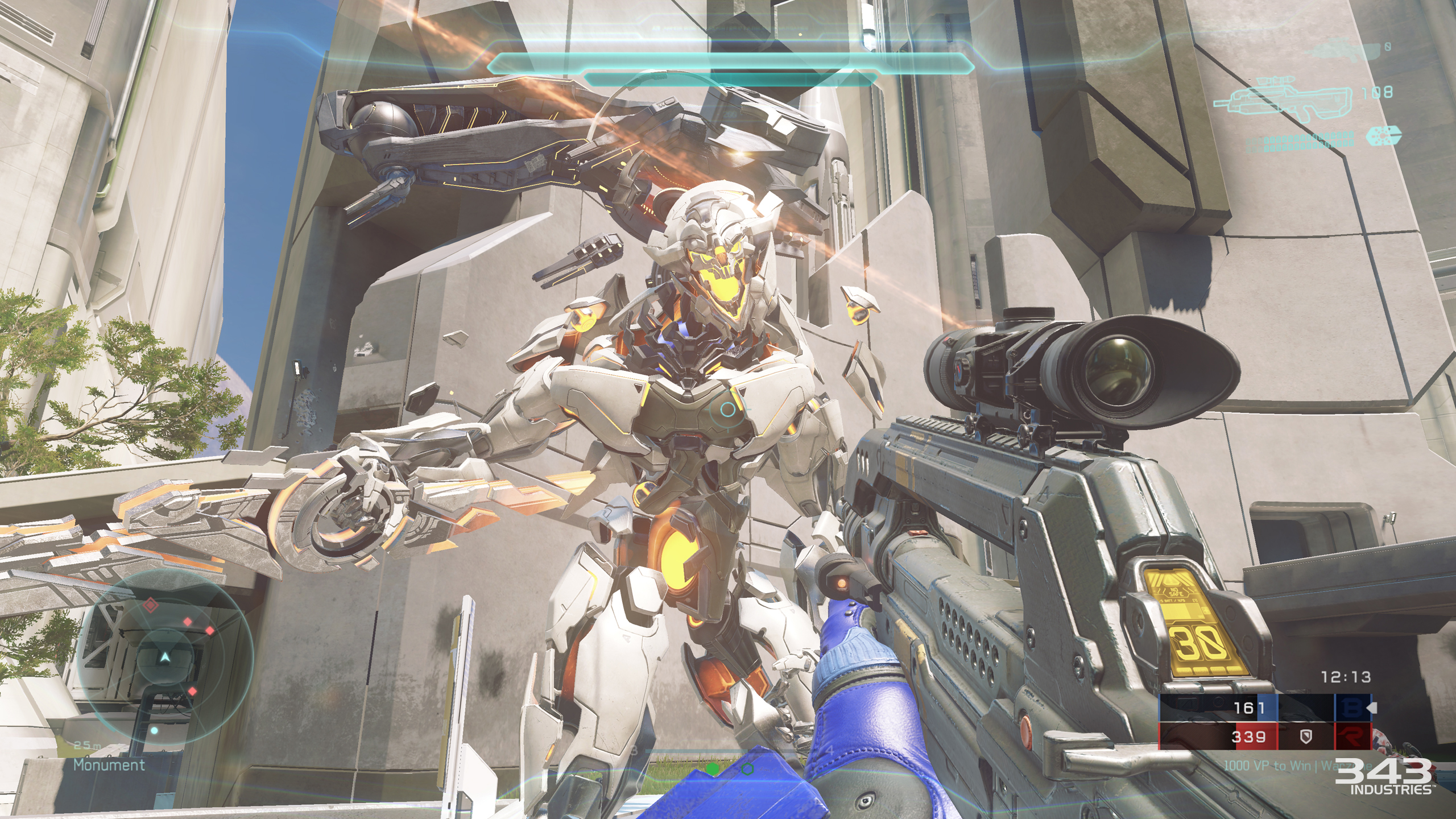This screenshot has height=819, width=1456.
Task: Select the shield base icon on scoreboard
Action: pyautogui.click(x=1306, y=738)
